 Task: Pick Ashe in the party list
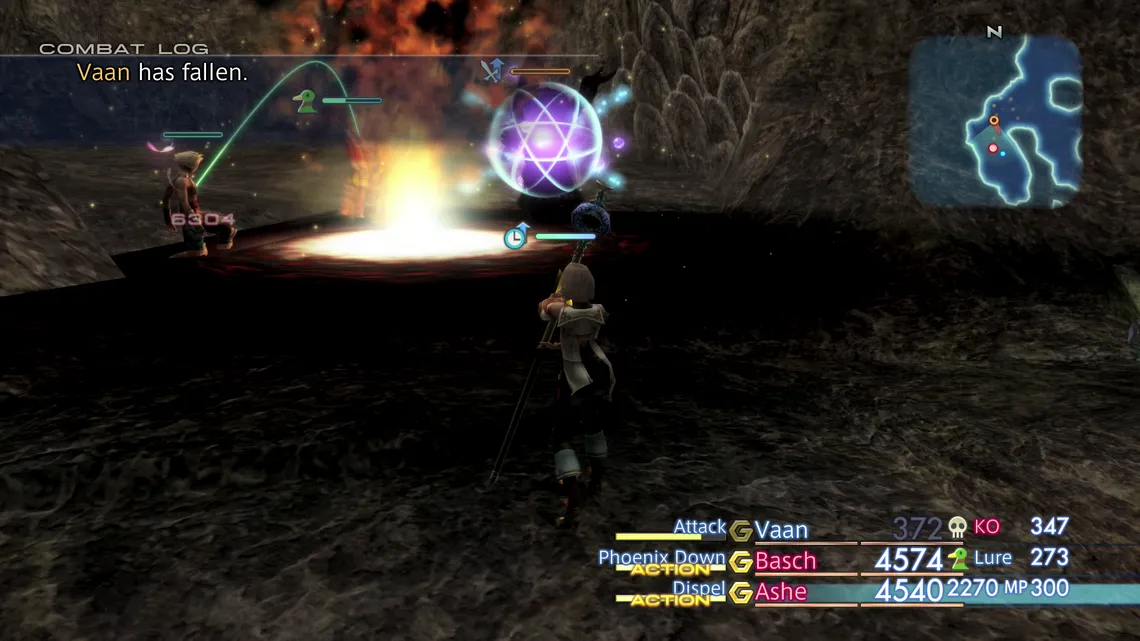pos(780,592)
